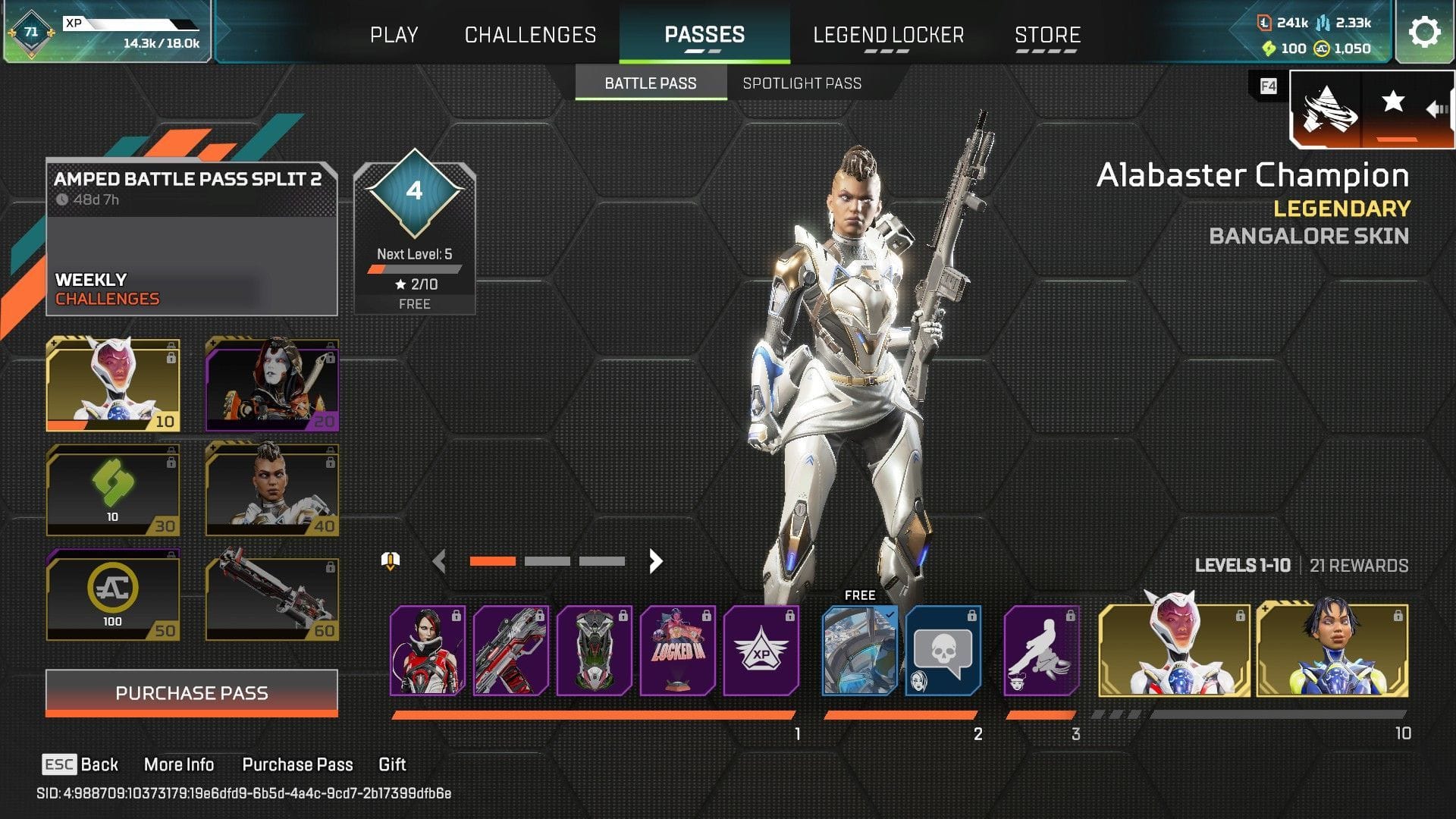Image resolution: width=1456 pixels, height=819 pixels.
Task: Click the purple XP boost reward icon
Action: click(x=764, y=651)
